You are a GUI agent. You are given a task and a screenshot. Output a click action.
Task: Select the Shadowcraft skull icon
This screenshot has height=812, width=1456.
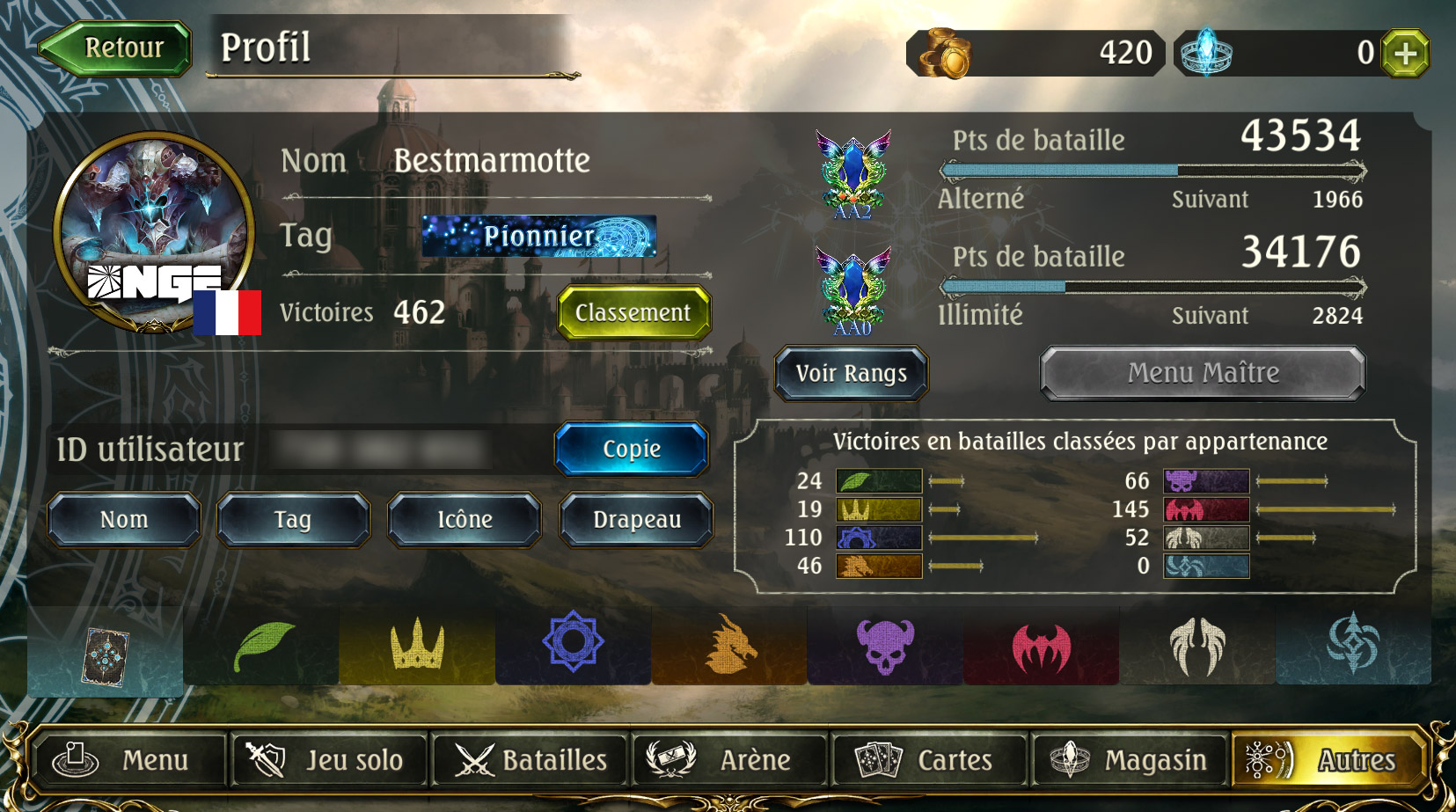coord(884,647)
